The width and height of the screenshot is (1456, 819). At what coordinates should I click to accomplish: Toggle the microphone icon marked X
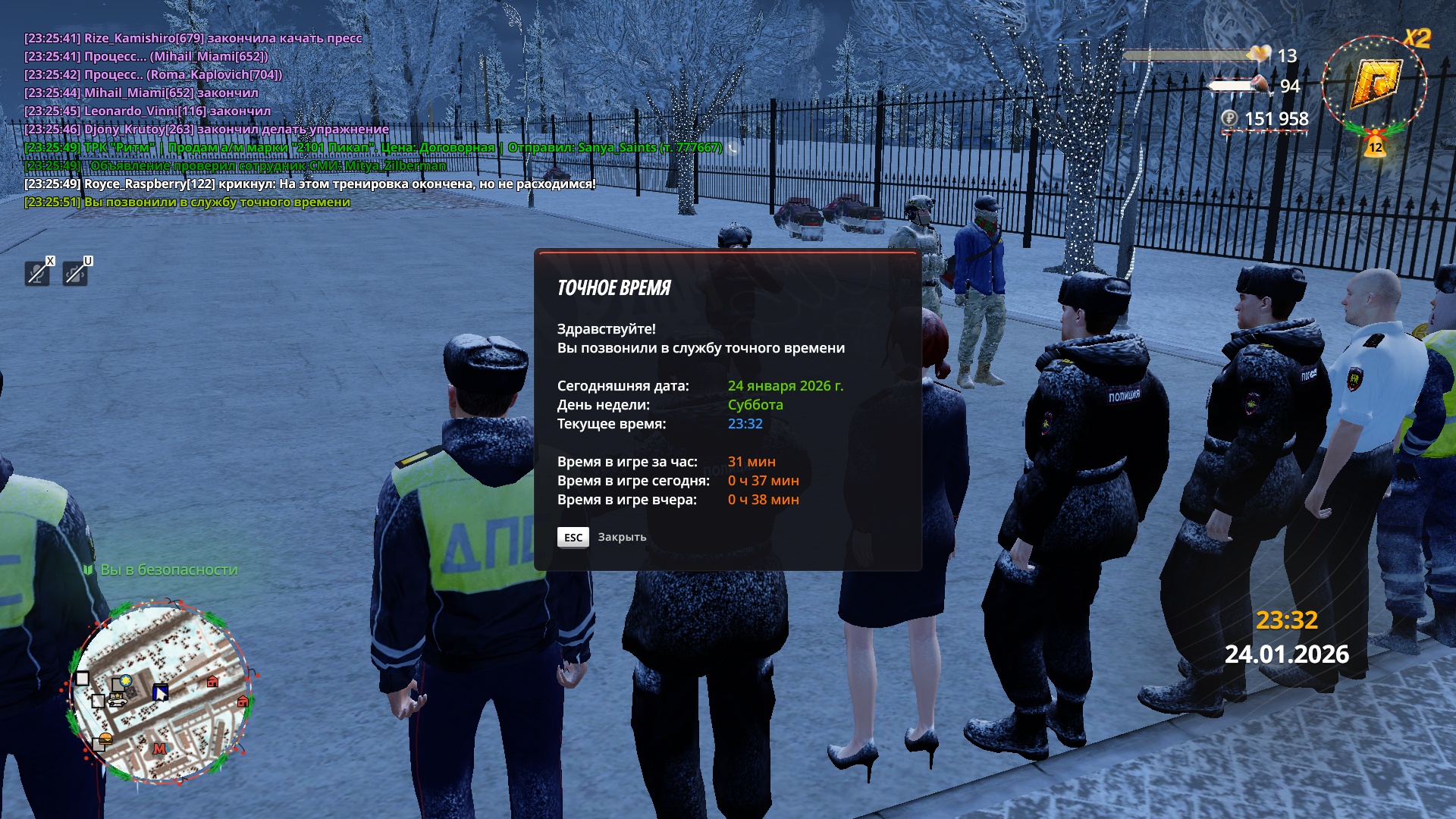[37, 272]
